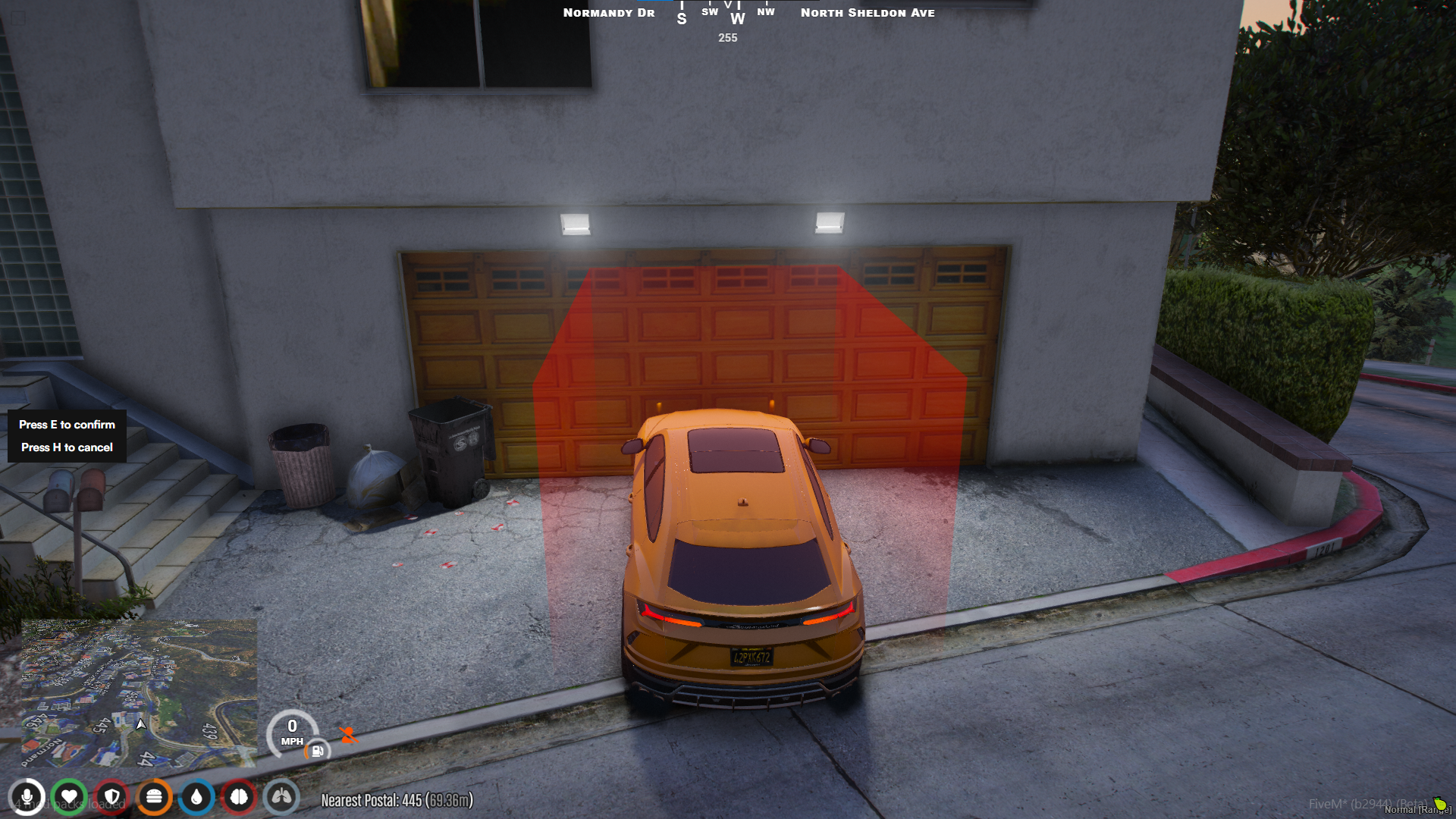Select the brain stress icon
This screenshot has height=819, width=1456.
[239, 797]
